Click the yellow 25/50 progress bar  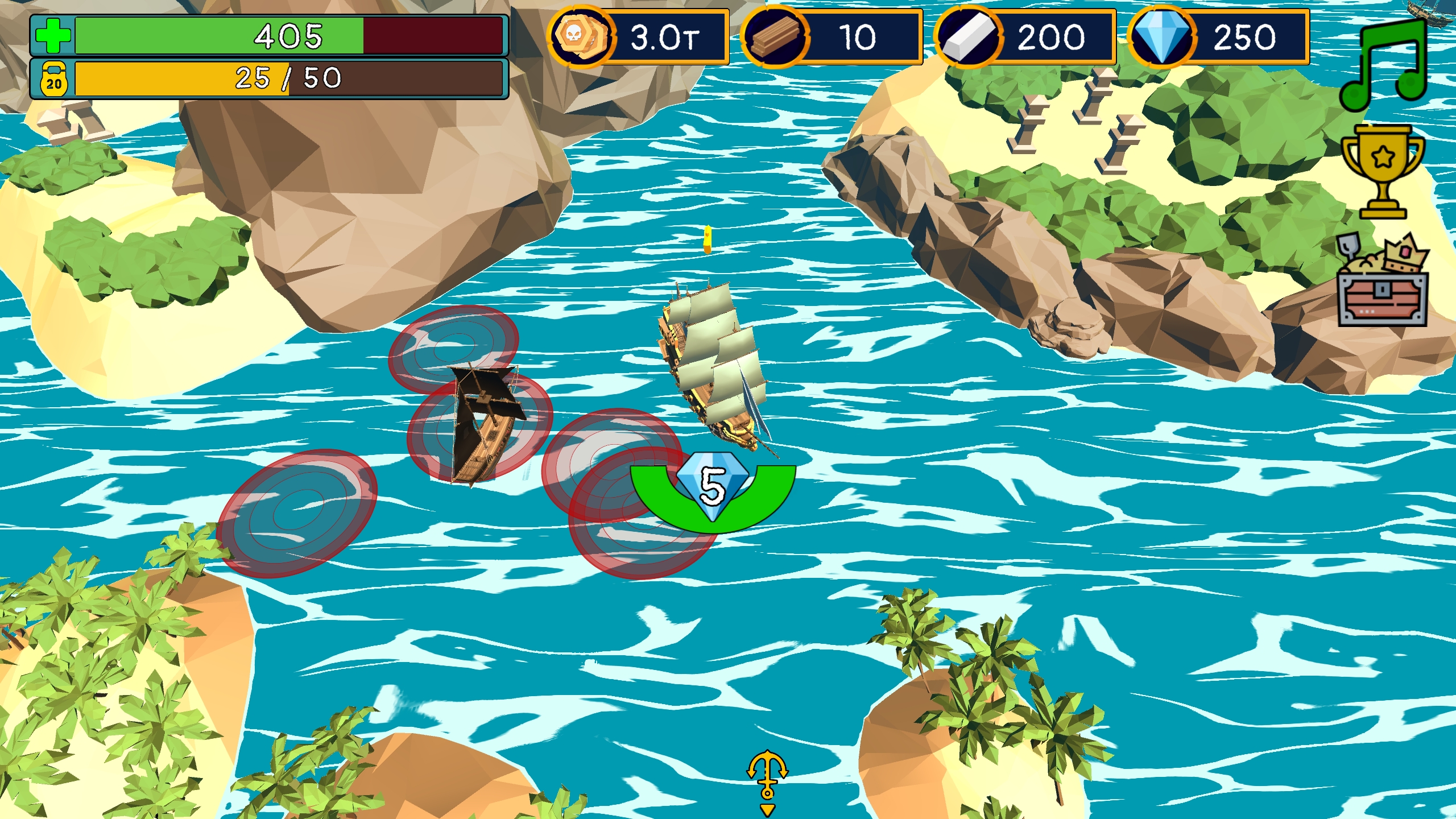coord(290,80)
